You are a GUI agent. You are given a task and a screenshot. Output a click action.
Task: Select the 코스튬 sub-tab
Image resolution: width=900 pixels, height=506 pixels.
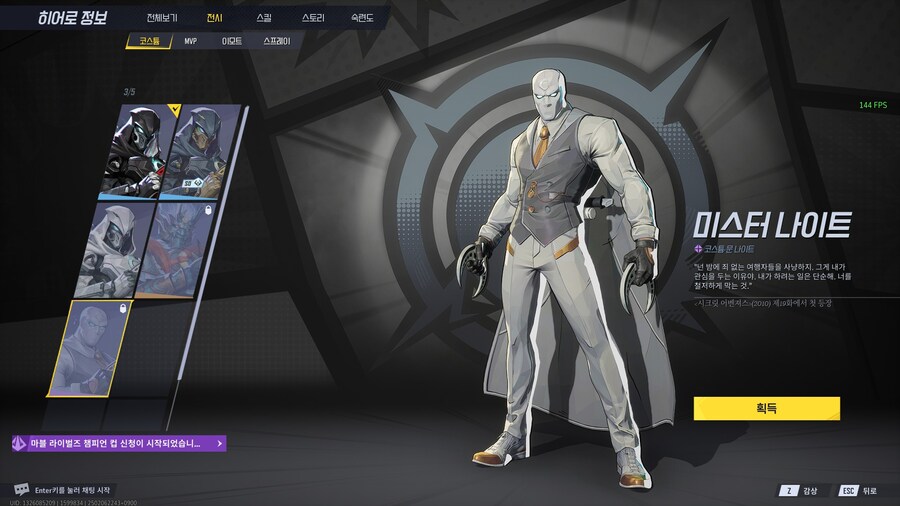(149, 42)
